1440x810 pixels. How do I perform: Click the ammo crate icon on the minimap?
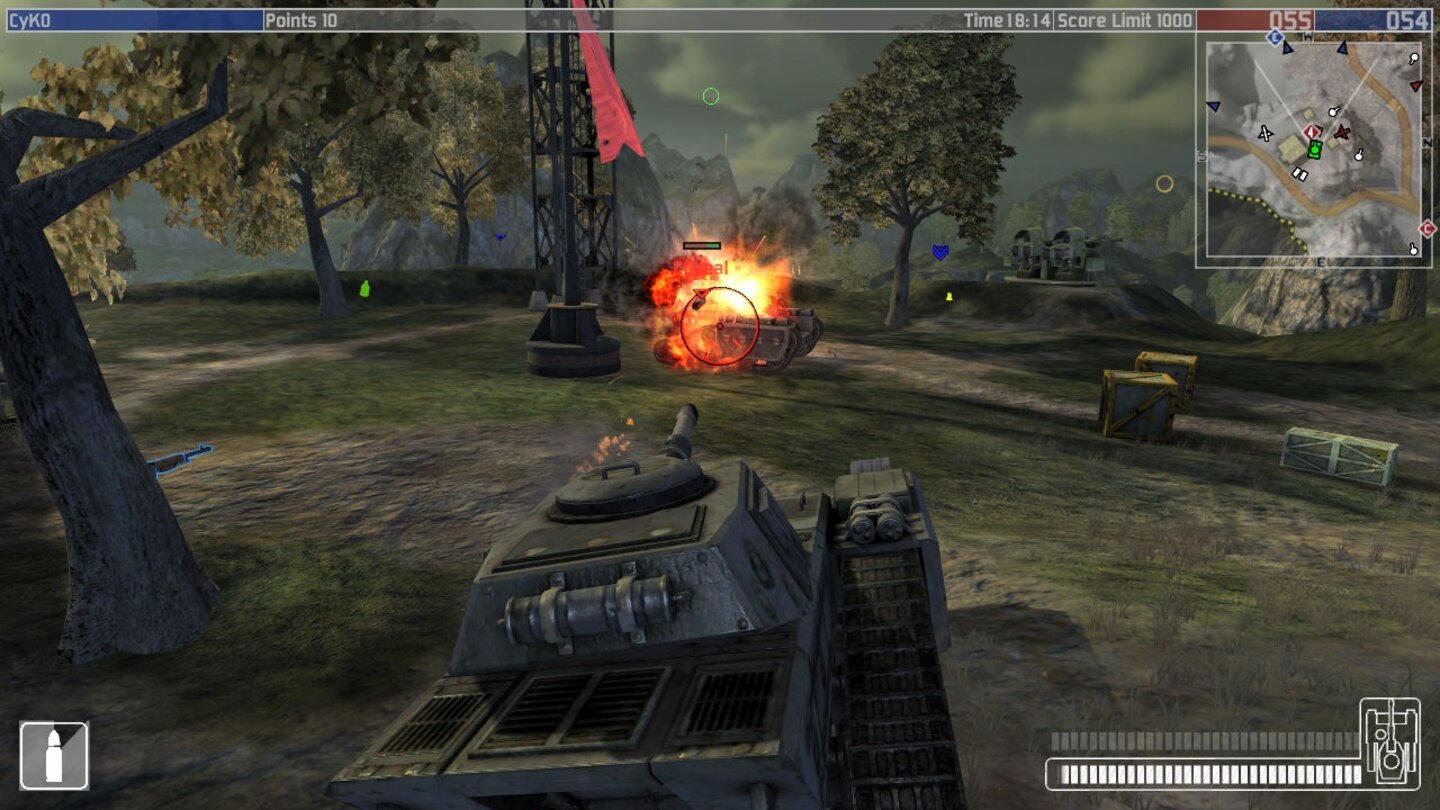[x=1299, y=173]
